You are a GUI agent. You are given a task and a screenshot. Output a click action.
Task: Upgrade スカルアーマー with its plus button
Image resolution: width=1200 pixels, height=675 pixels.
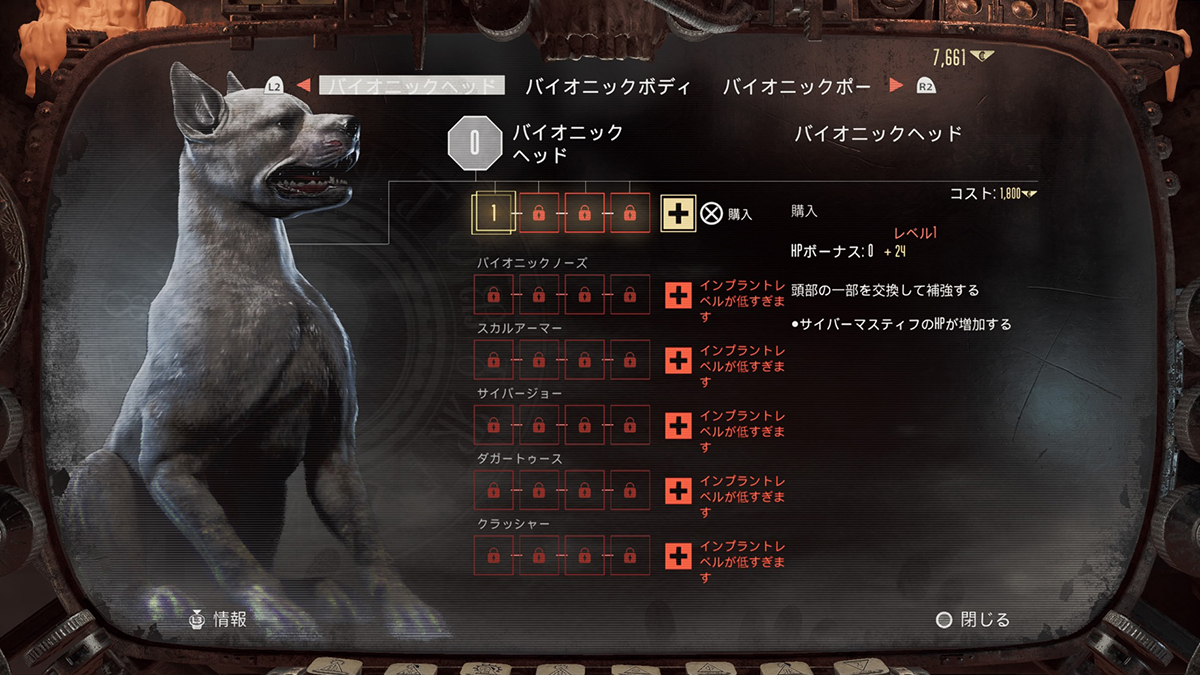[679, 360]
